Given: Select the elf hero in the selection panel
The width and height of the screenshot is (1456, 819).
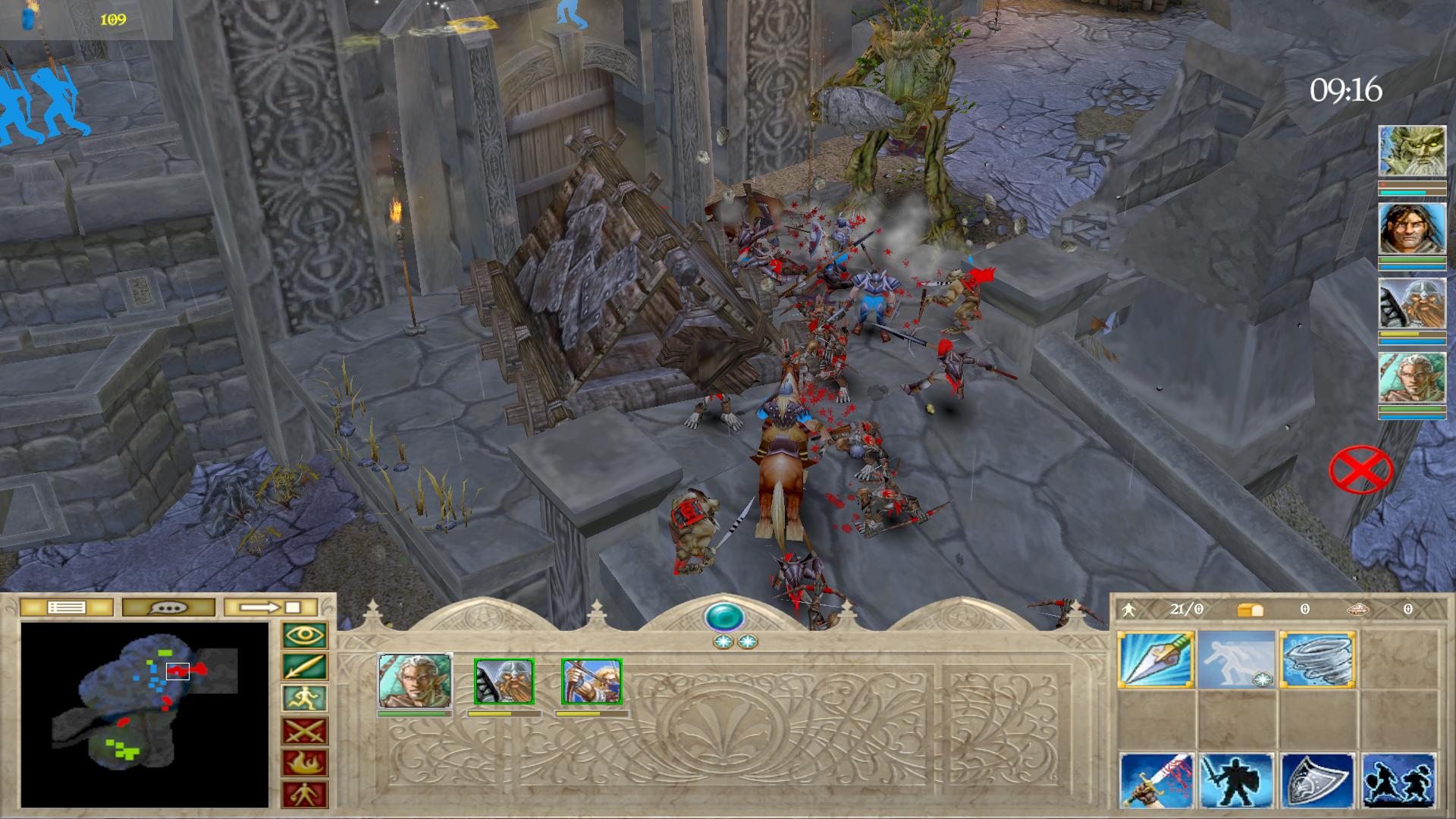Looking at the screenshot, I should click(415, 682).
